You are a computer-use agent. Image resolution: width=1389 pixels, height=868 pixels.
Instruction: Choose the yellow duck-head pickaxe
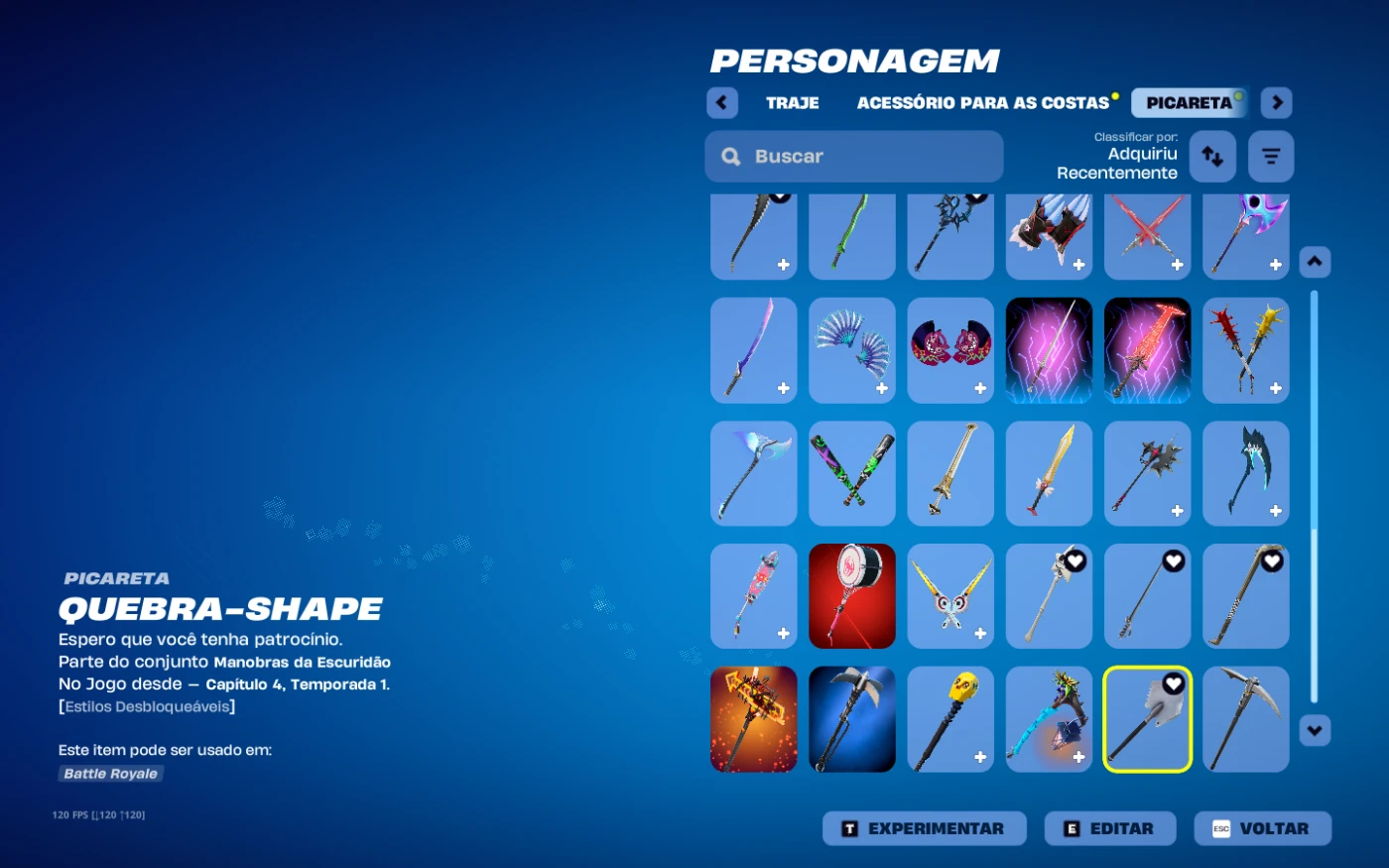click(x=950, y=719)
